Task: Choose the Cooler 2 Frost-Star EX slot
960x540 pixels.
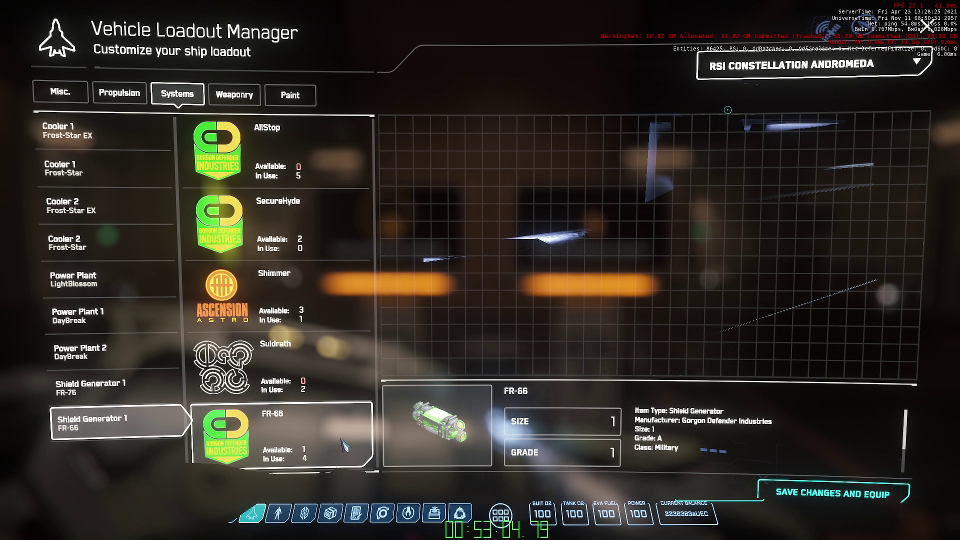Action: tap(106, 206)
